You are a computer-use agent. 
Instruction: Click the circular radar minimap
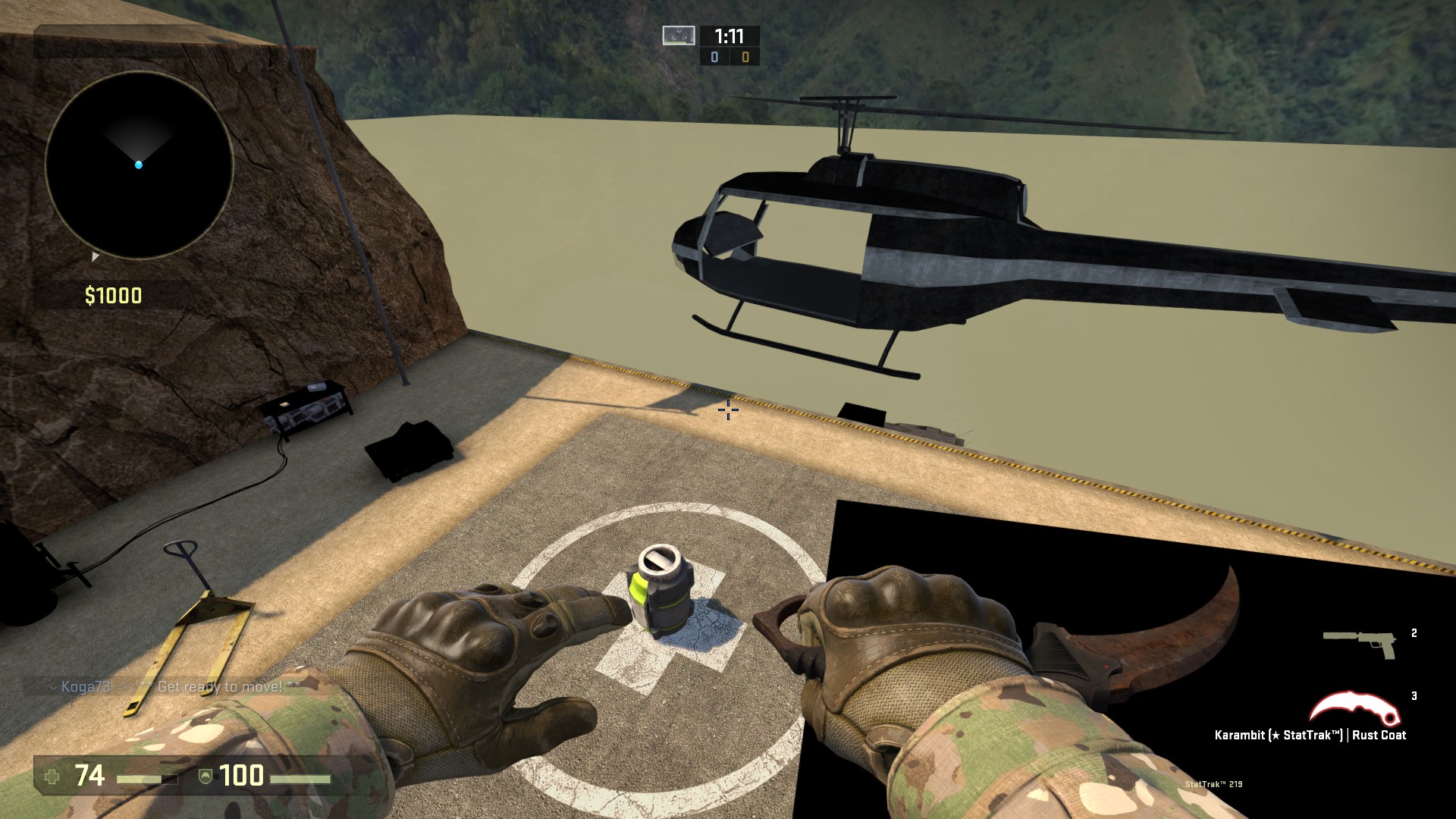click(139, 165)
